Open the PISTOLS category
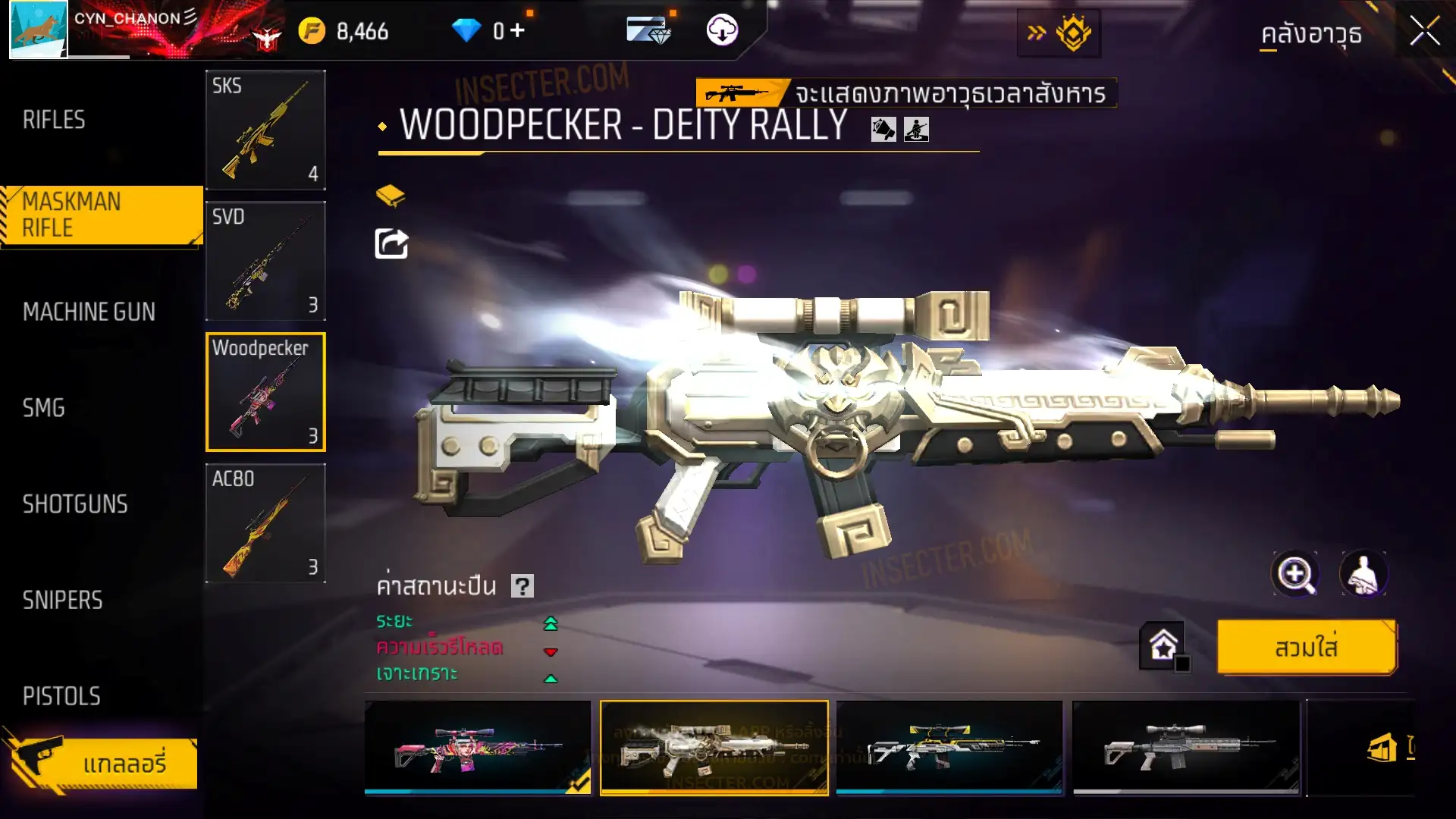This screenshot has height=819, width=1456. [61, 696]
